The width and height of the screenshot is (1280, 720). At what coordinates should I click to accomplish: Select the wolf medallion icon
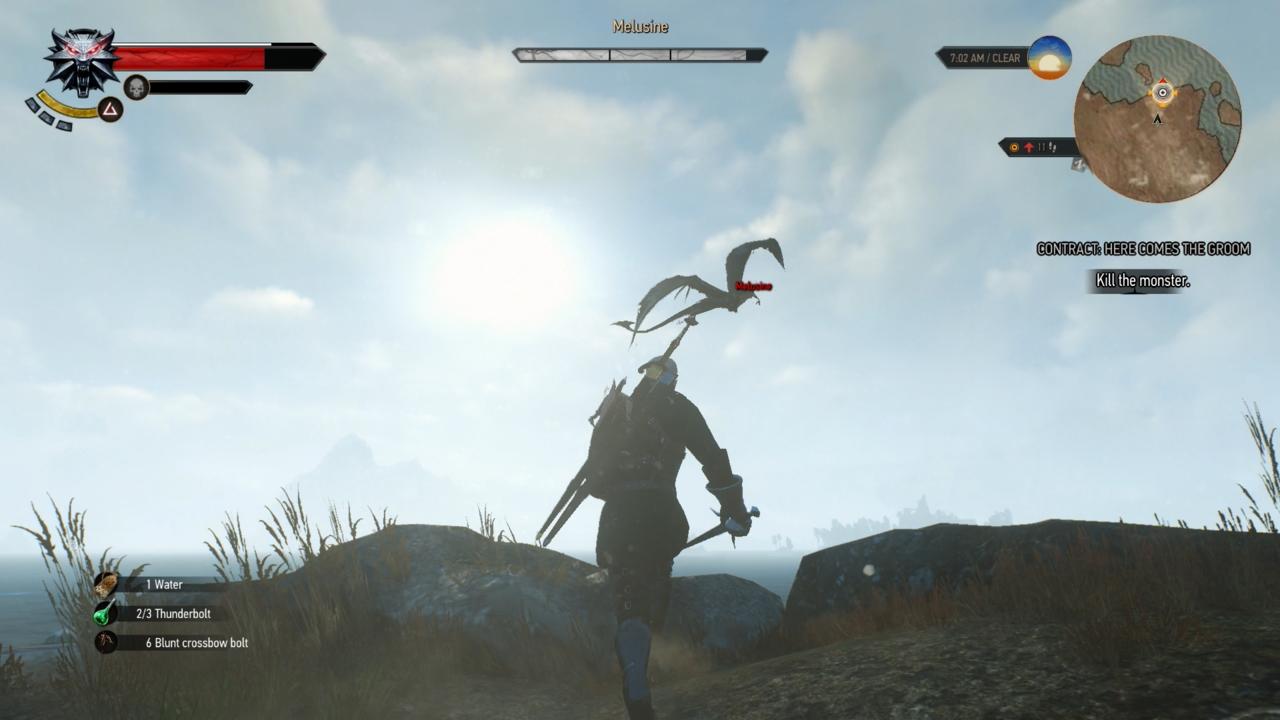(80, 61)
